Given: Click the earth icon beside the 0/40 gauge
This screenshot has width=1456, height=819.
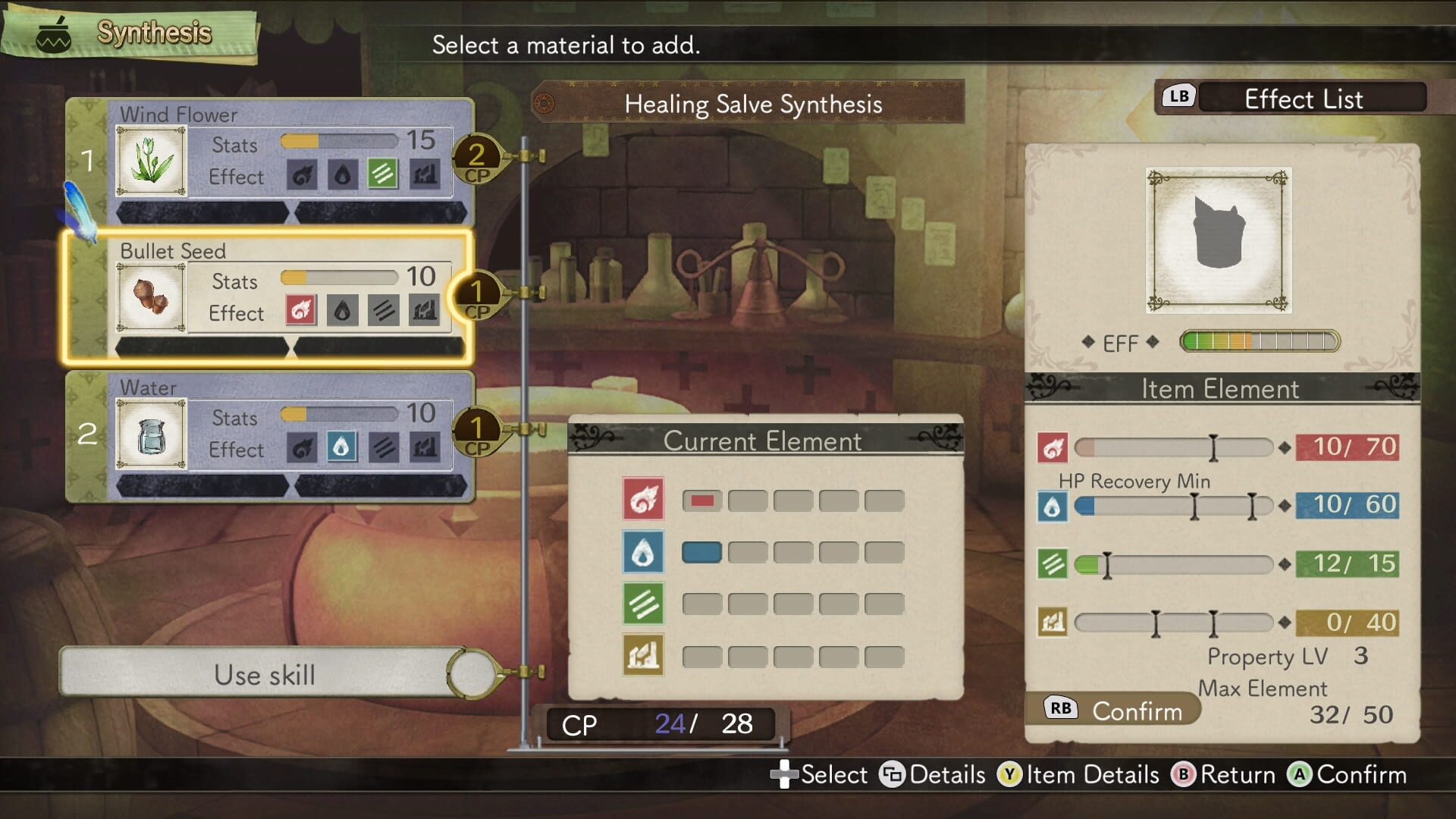Looking at the screenshot, I should [1053, 622].
